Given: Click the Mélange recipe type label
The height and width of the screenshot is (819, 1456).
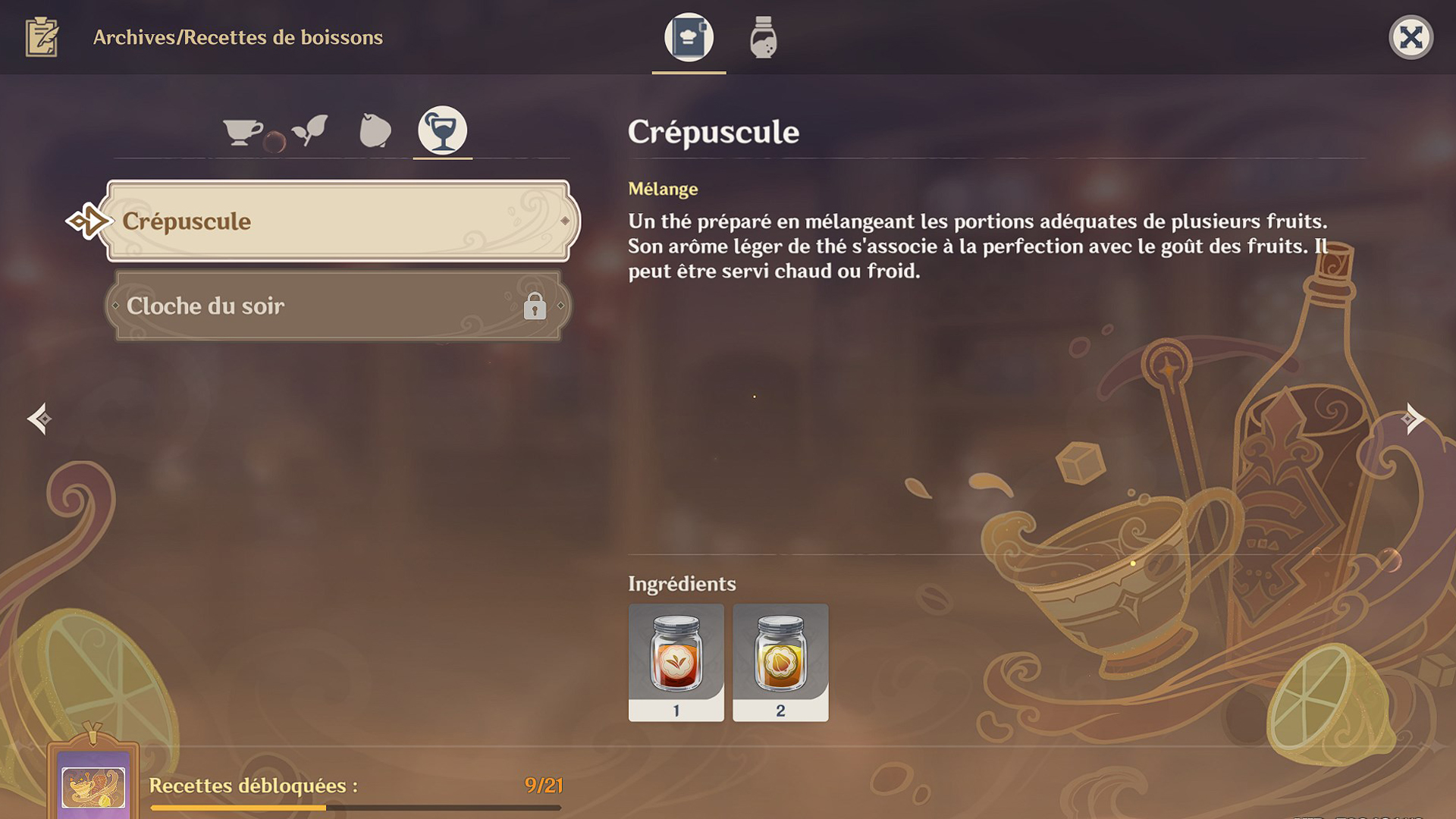Looking at the screenshot, I should (x=663, y=189).
